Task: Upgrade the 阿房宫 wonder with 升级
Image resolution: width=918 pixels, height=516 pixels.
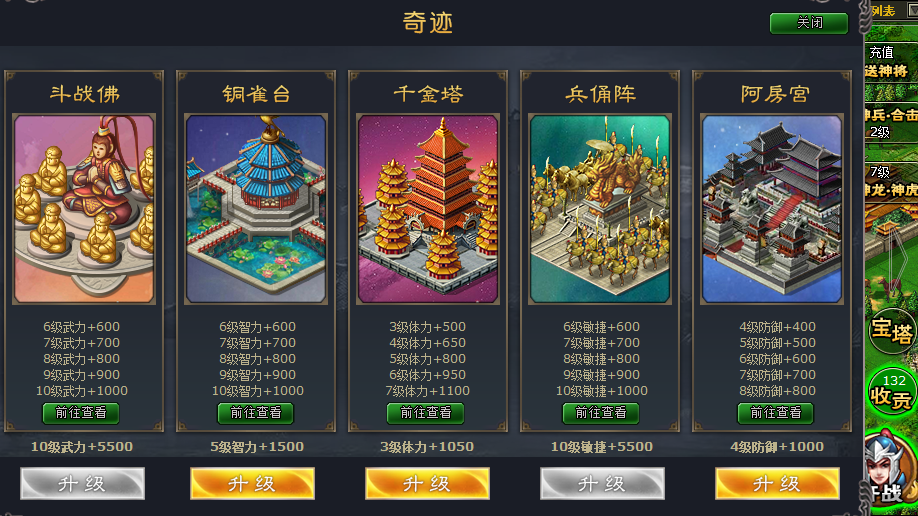Action: 777,483
